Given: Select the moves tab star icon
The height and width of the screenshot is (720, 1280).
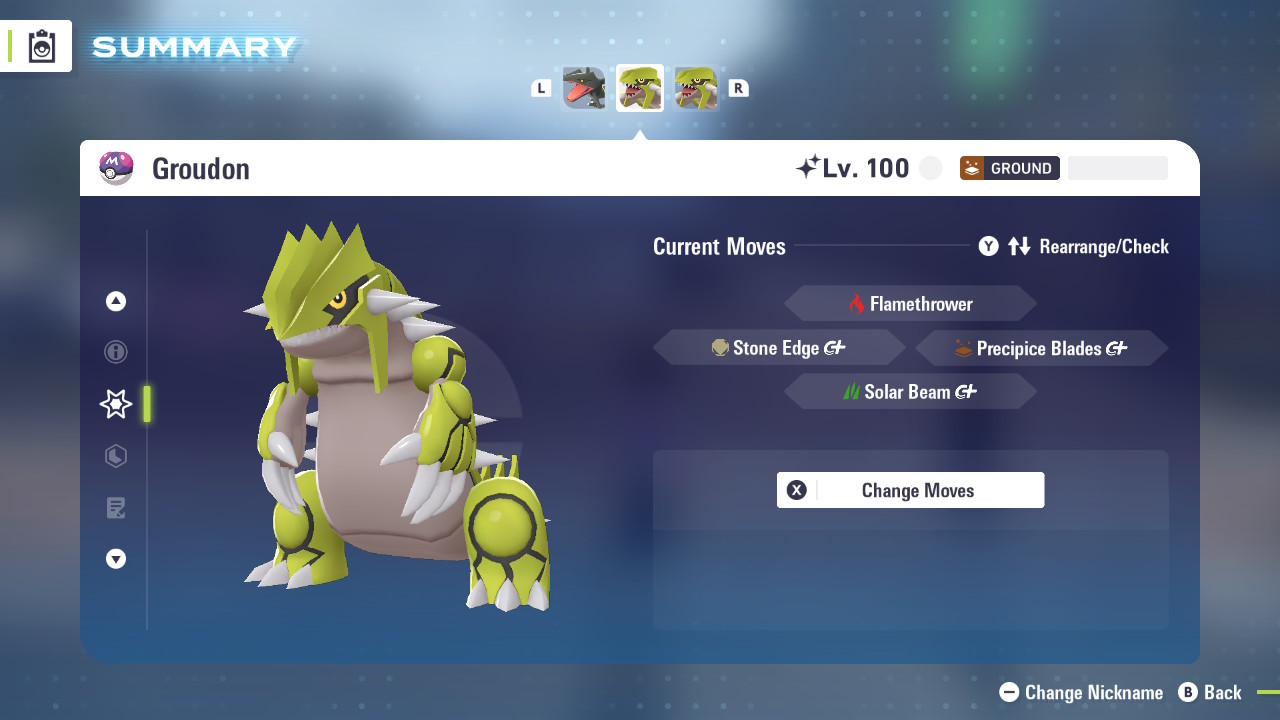Looking at the screenshot, I should pos(116,404).
